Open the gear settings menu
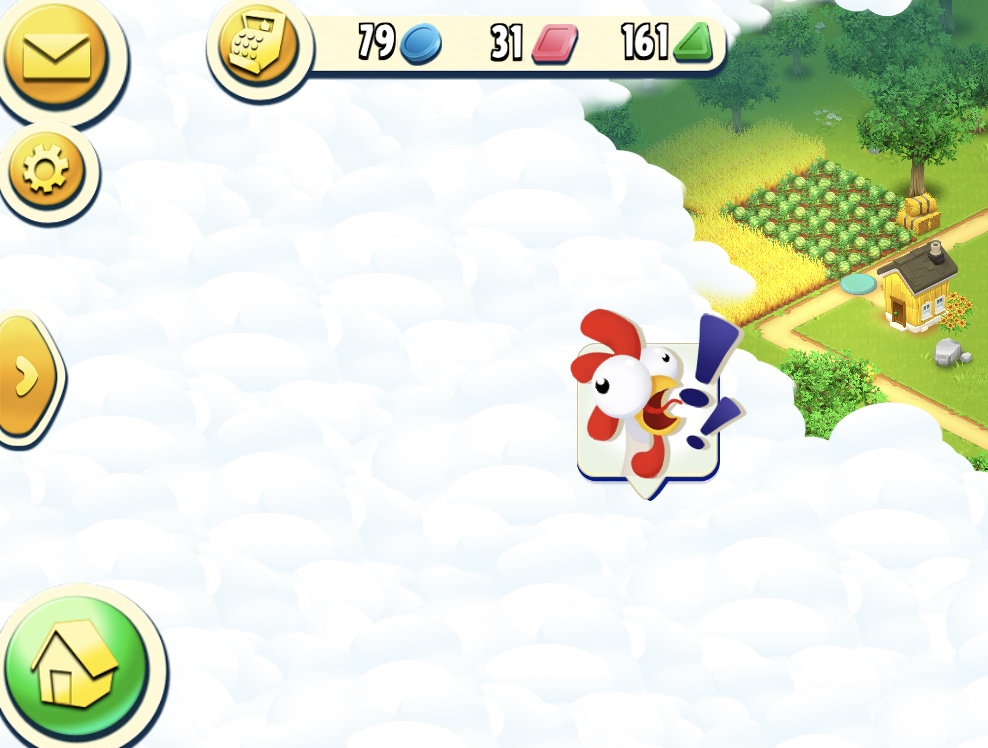Screen dimensions: 988x748 (47, 172)
